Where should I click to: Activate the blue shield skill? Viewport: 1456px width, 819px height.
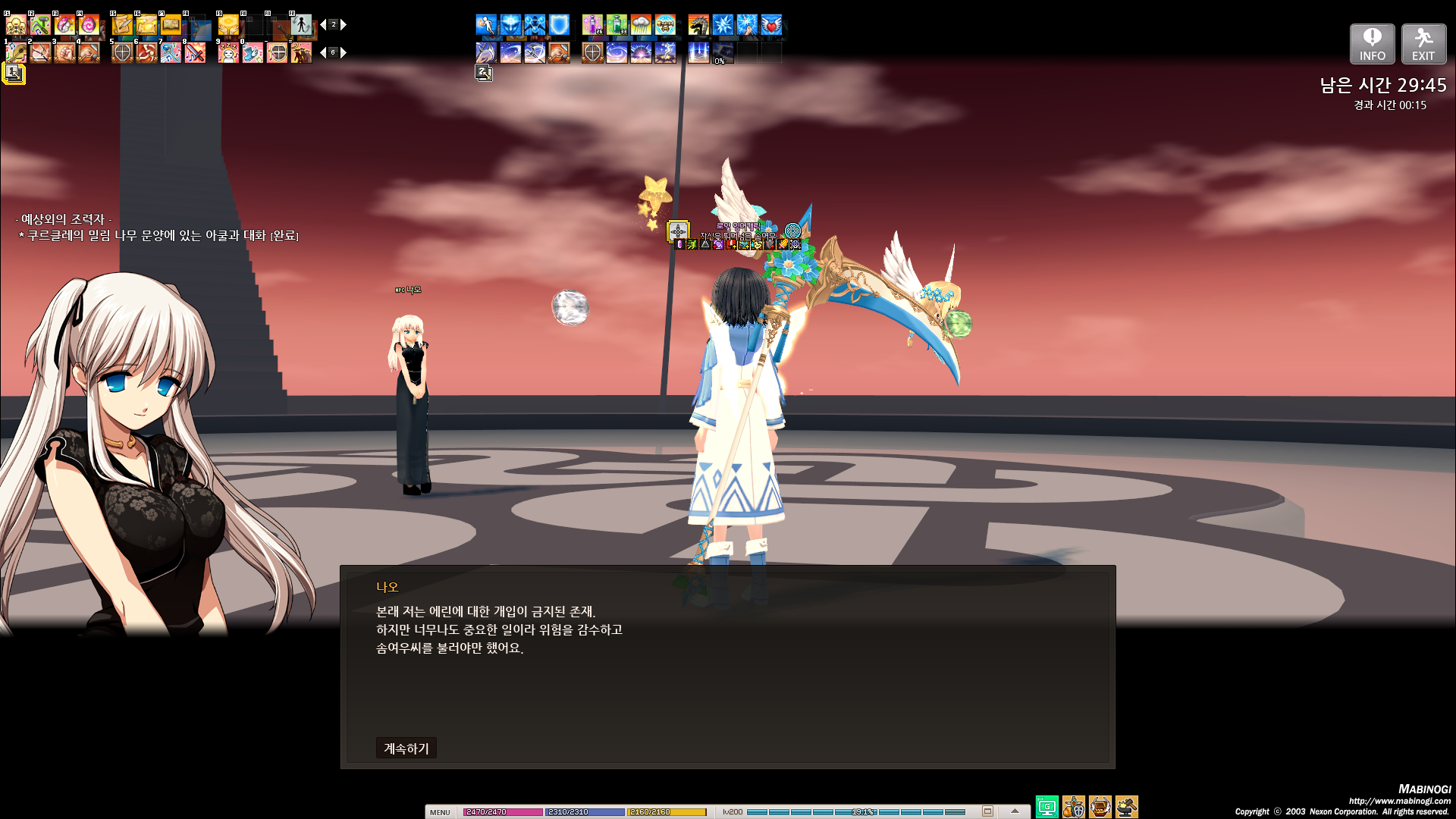[560, 25]
